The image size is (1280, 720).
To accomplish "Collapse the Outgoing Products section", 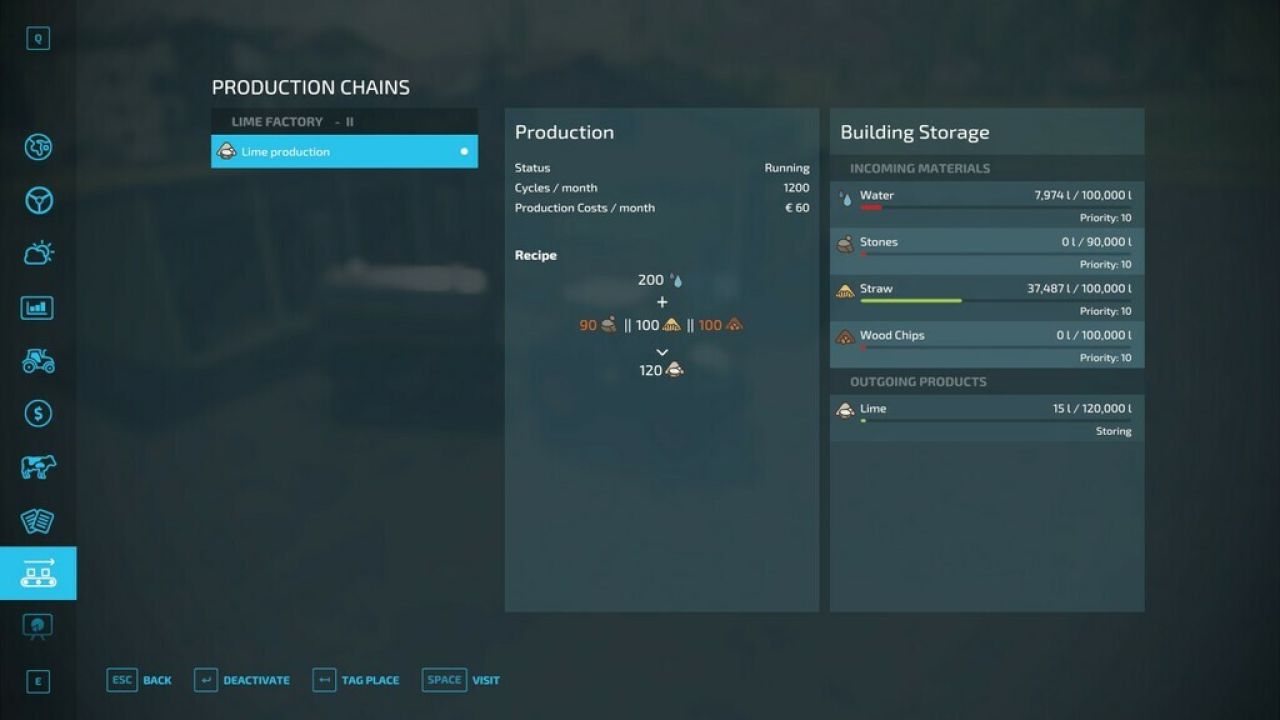I will (987, 381).
